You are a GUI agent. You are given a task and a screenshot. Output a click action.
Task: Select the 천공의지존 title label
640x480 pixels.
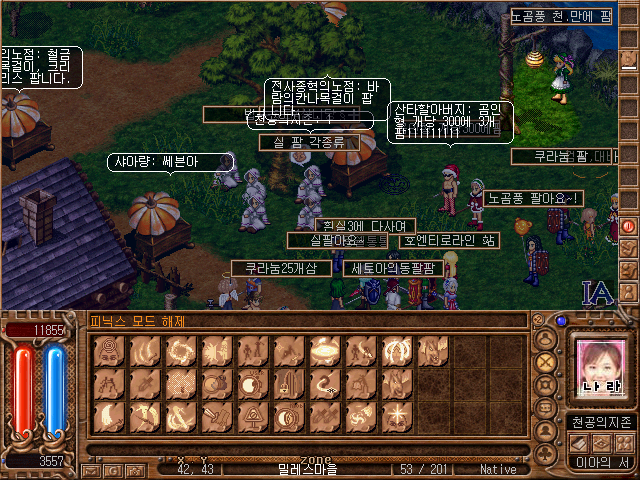602,421
